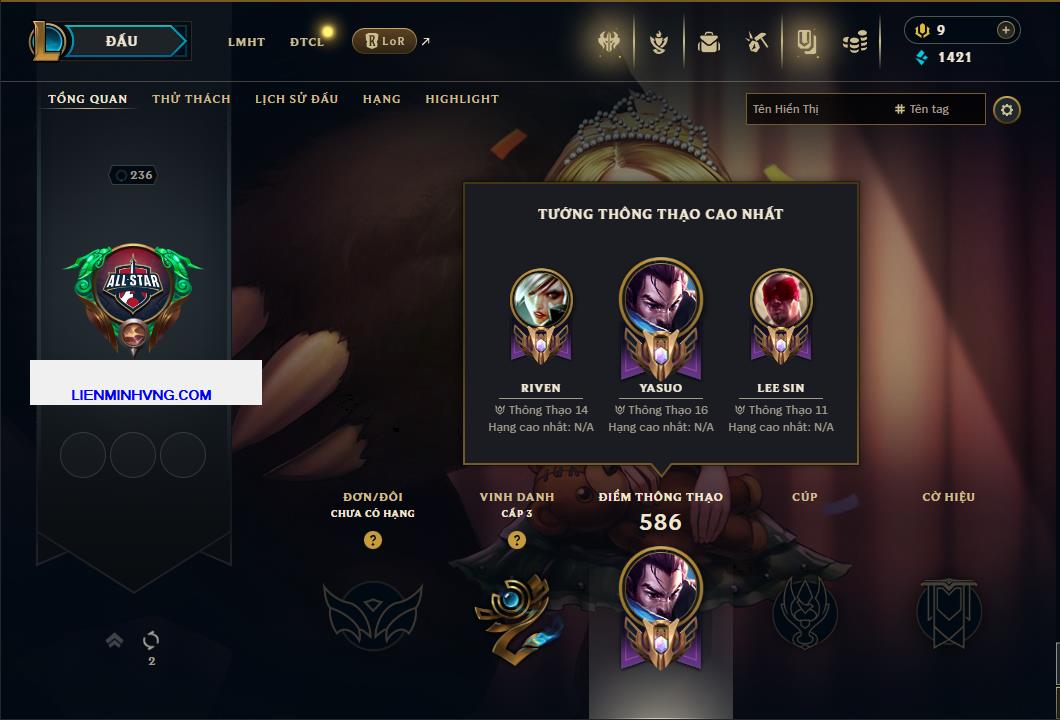Screen dimensions: 1060x720
Task: Open the Cúp trophy emblem
Action: pyautogui.click(x=804, y=610)
